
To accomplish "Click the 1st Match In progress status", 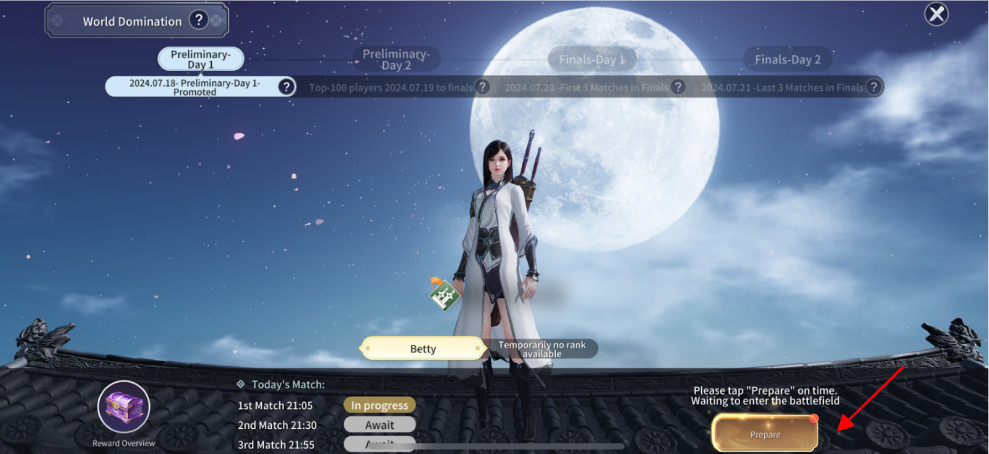I will point(379,405).
